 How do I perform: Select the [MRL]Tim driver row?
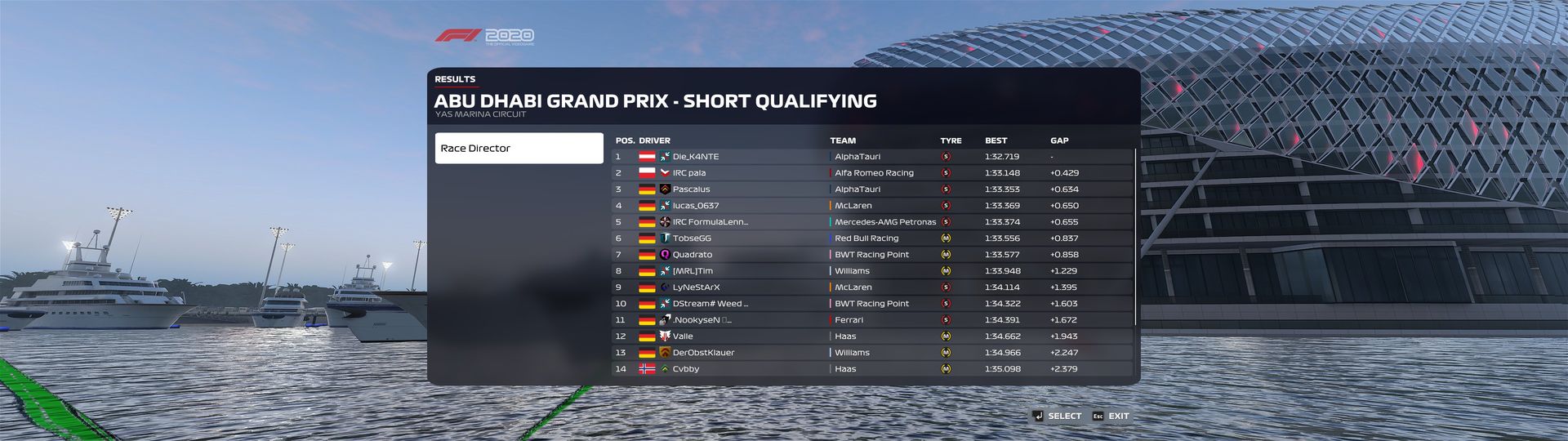(871, 271)
